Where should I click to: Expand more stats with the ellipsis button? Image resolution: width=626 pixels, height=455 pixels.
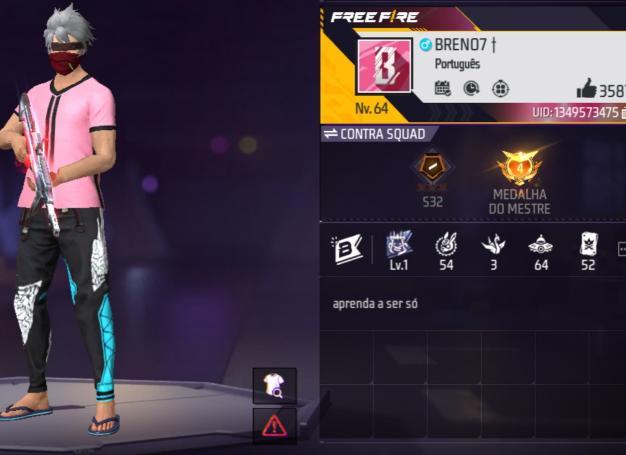621,249
